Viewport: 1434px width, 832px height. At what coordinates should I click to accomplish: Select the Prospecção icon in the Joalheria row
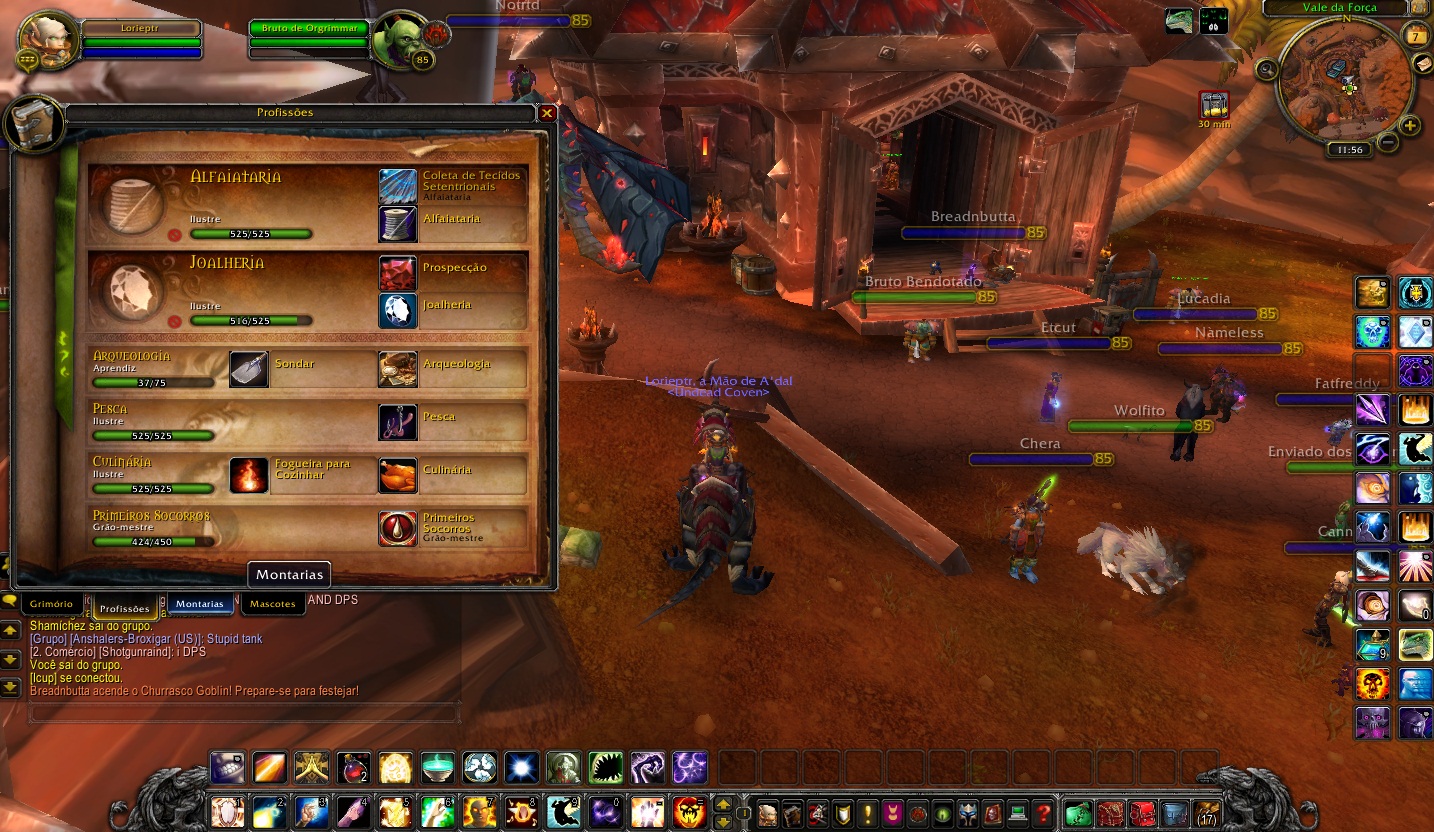pyautogui.click(x=396, y=270)
